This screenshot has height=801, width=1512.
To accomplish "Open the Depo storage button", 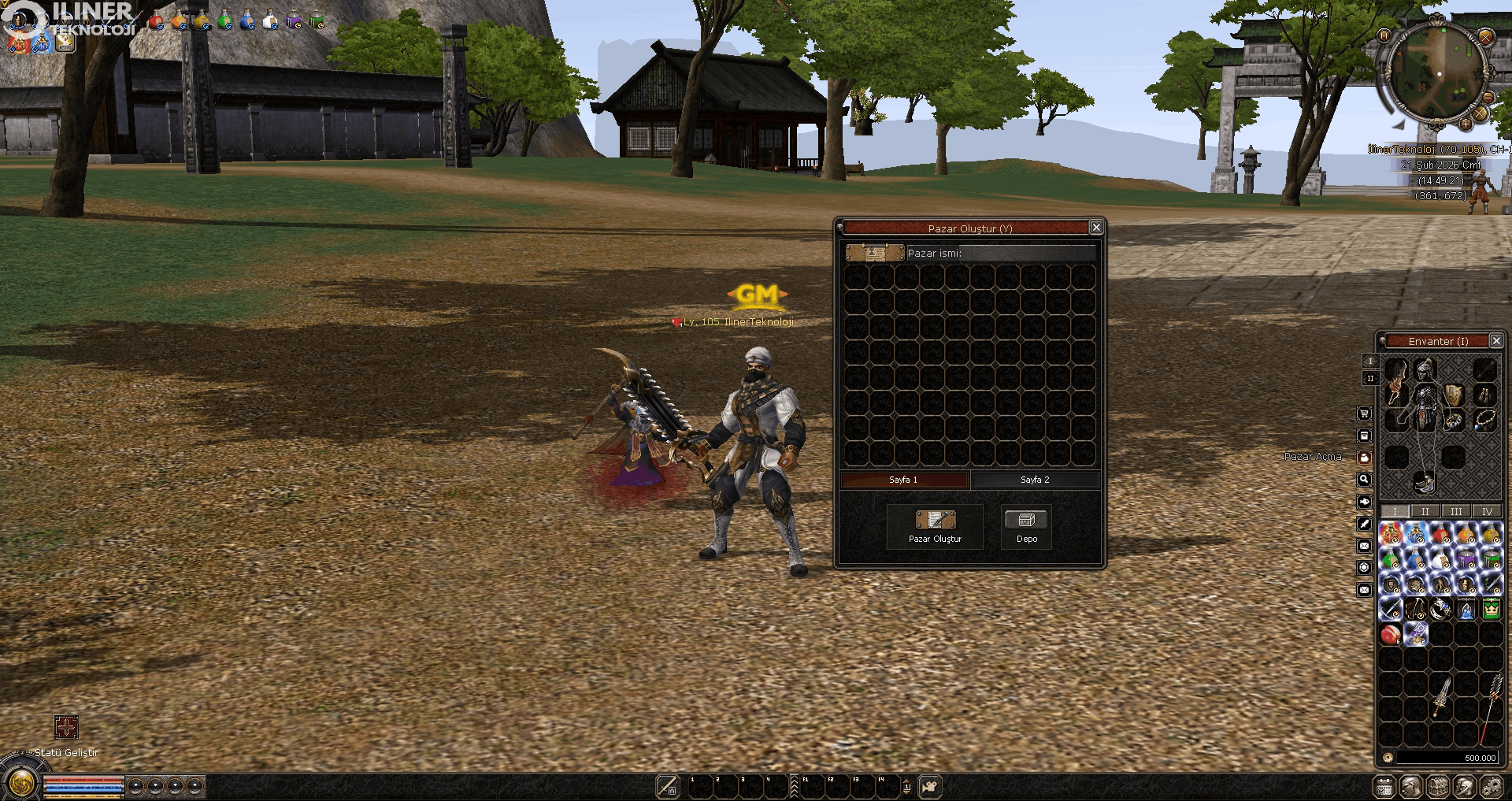I will tap(1026, 526).
